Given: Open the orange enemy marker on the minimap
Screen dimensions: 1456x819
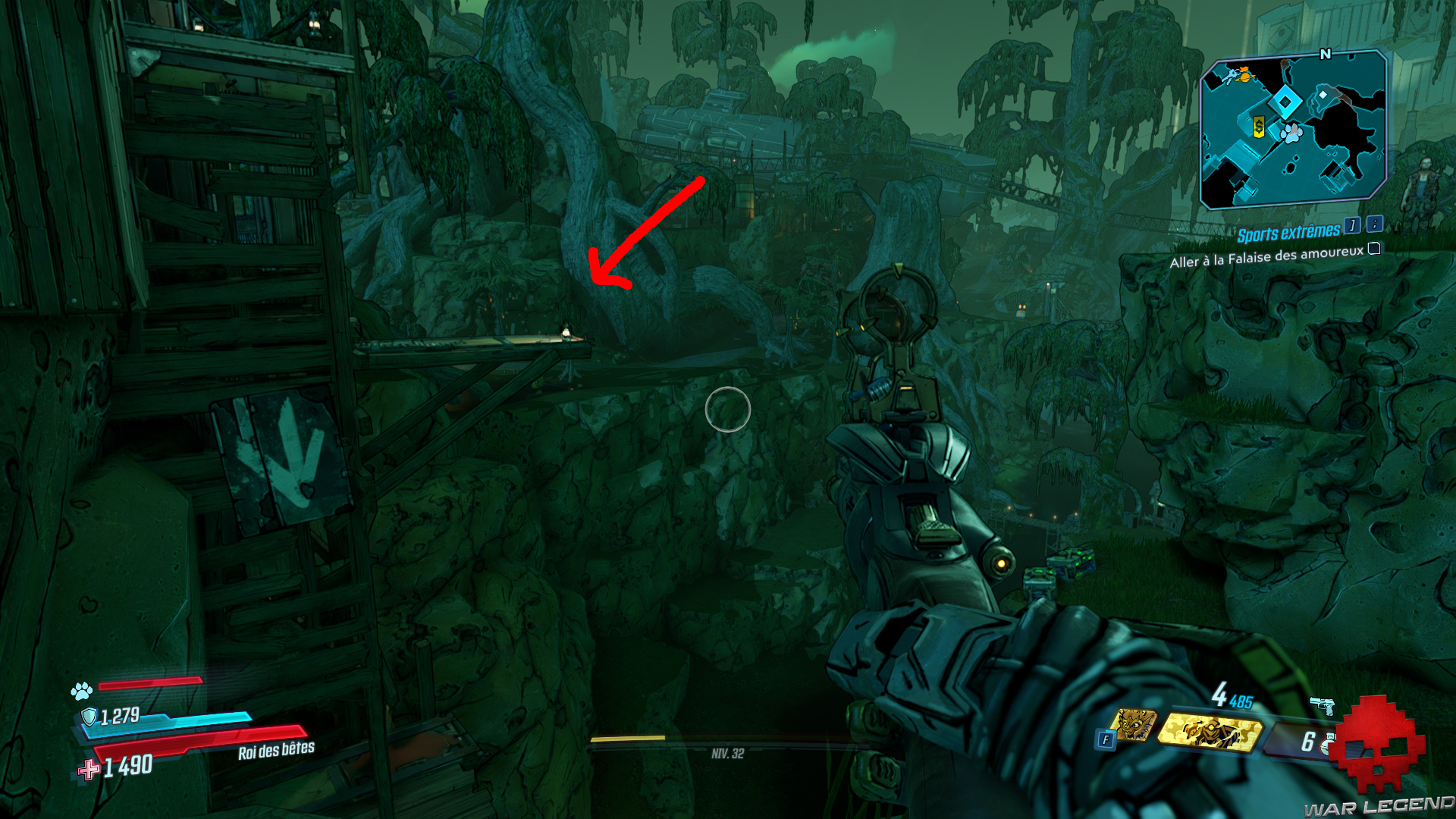Looking at the screenshot, I should coord(1244,75).
